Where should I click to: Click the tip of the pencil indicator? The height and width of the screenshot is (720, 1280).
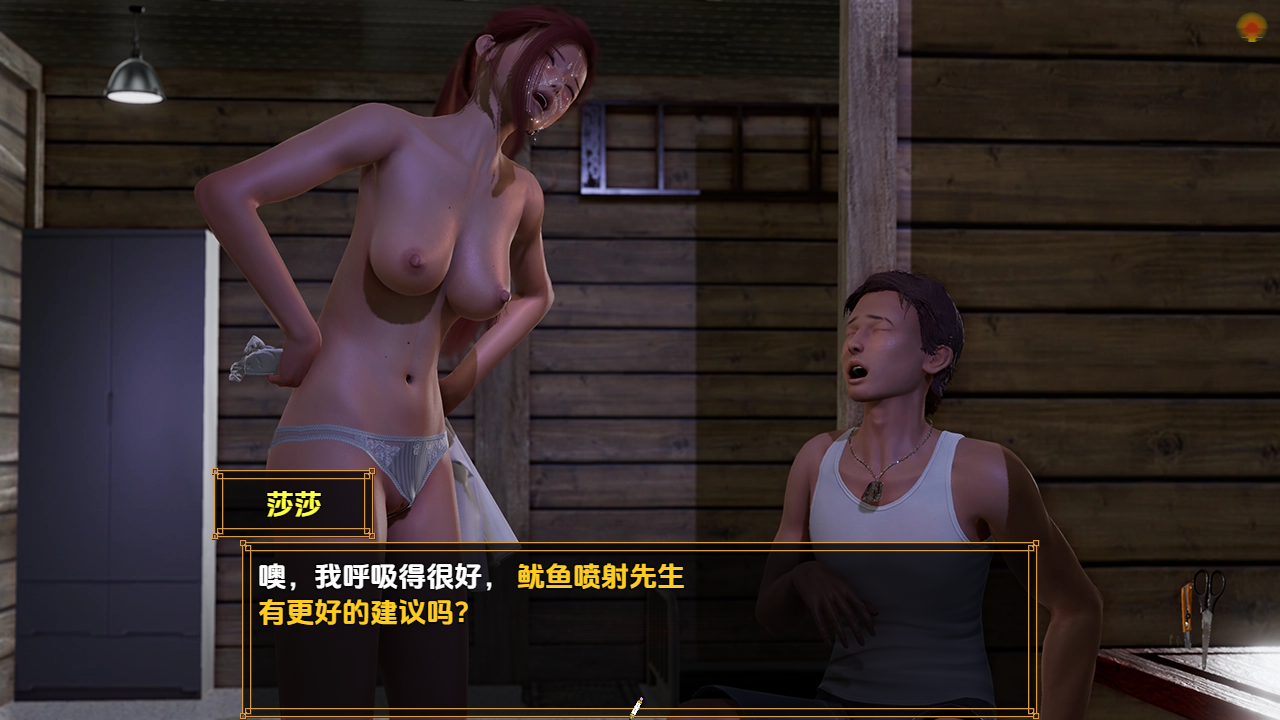pos(630,715)
